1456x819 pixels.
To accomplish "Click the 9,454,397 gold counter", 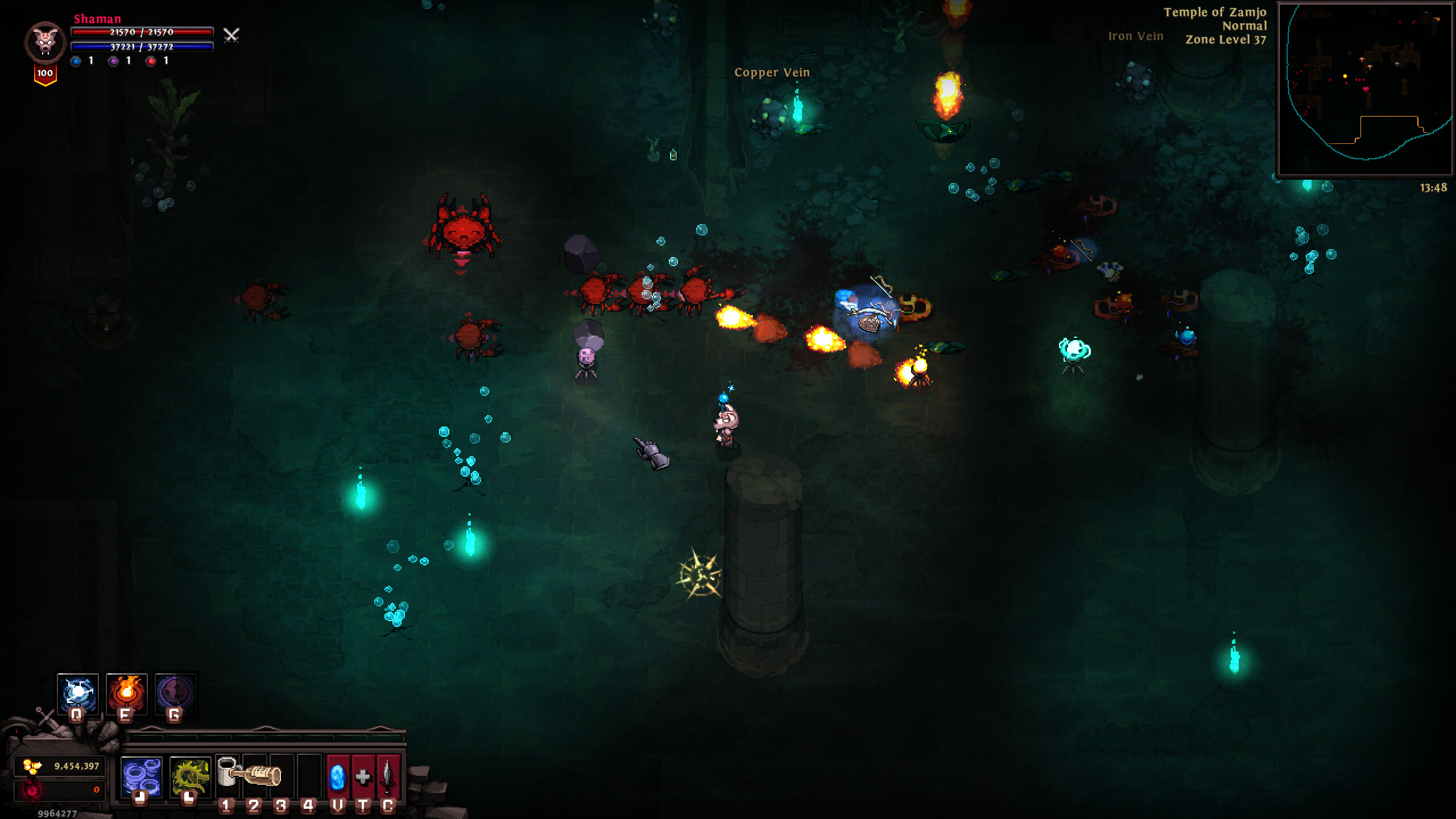I will click(x=77, y=766).
